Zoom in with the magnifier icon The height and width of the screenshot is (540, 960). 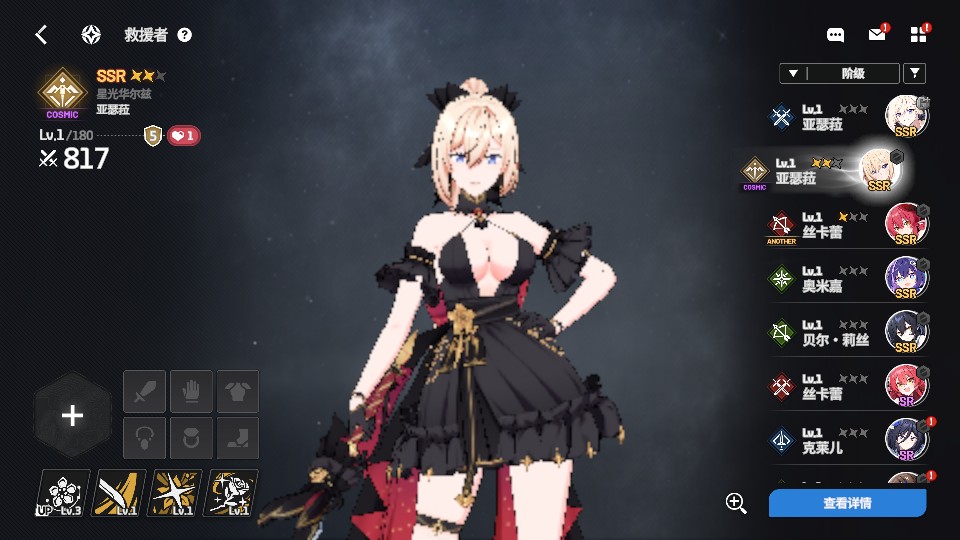[736, 503]
